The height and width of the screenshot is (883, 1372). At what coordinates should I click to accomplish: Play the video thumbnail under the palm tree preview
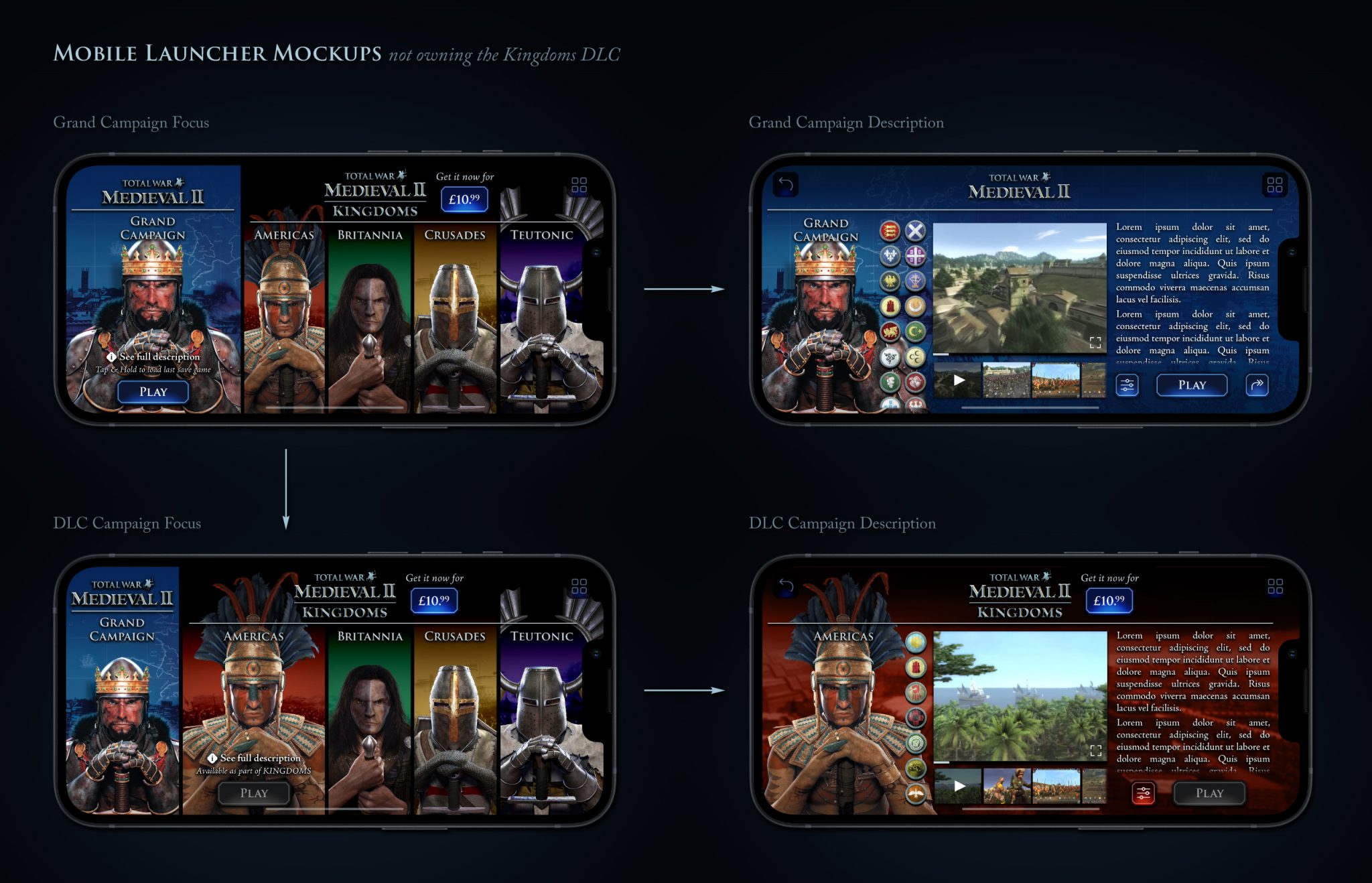tap(959, 786)
